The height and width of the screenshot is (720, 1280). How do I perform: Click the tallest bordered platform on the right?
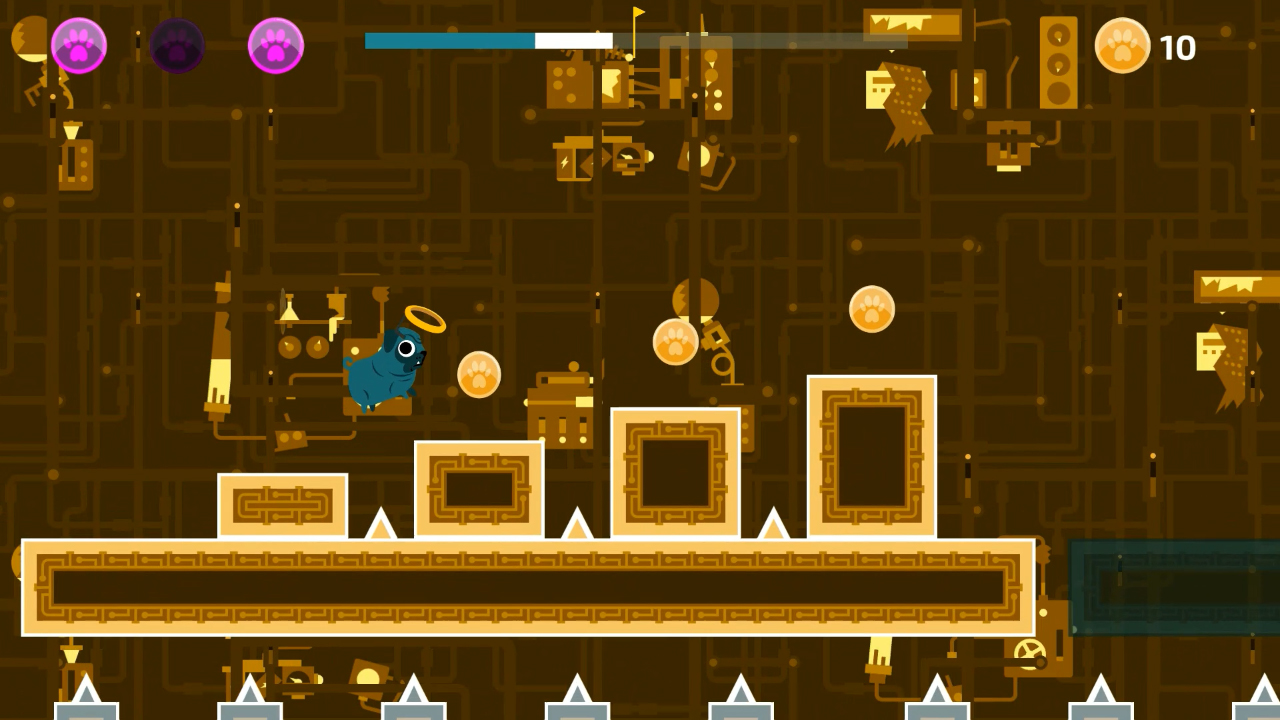(871, 455)
